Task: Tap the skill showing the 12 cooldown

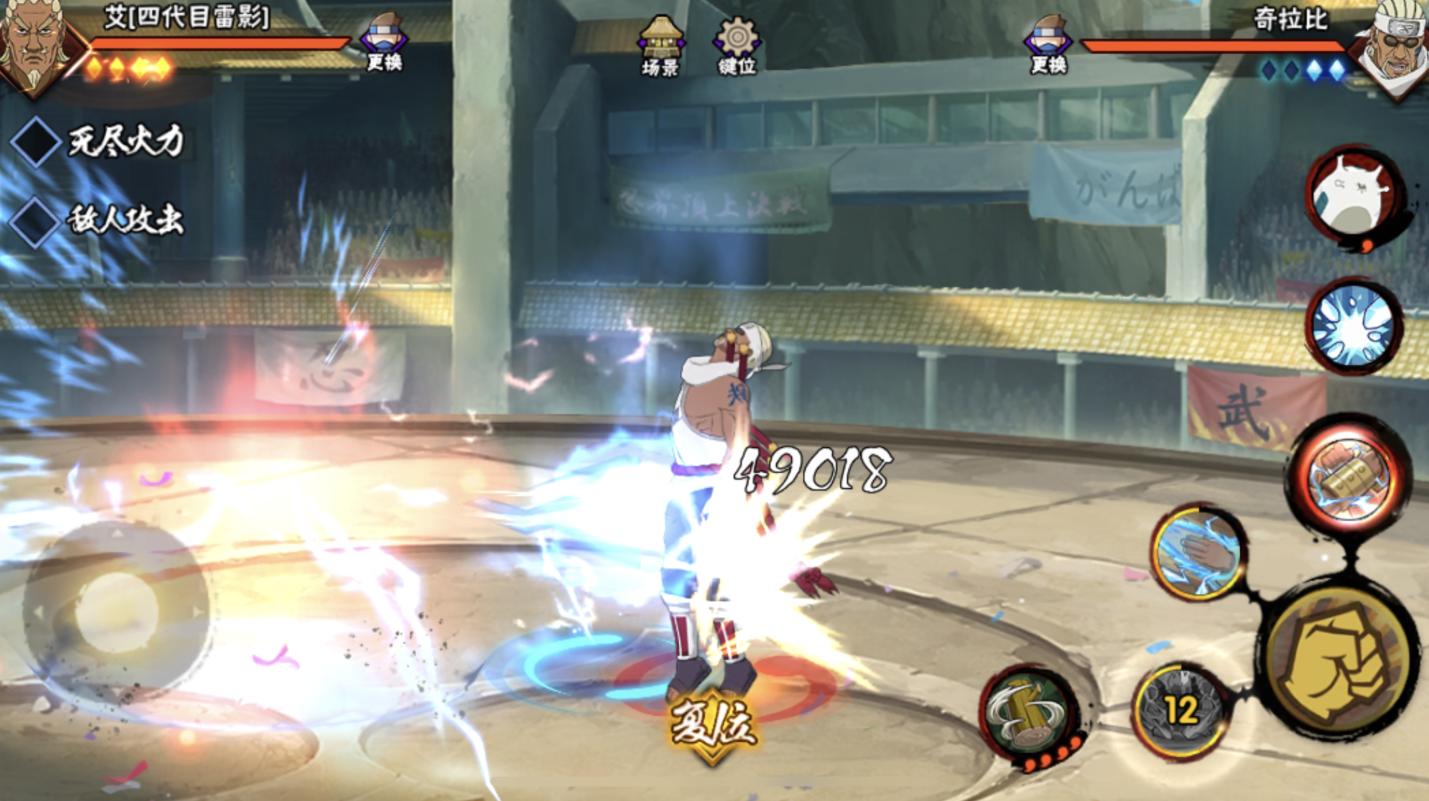Action: 1181,711
